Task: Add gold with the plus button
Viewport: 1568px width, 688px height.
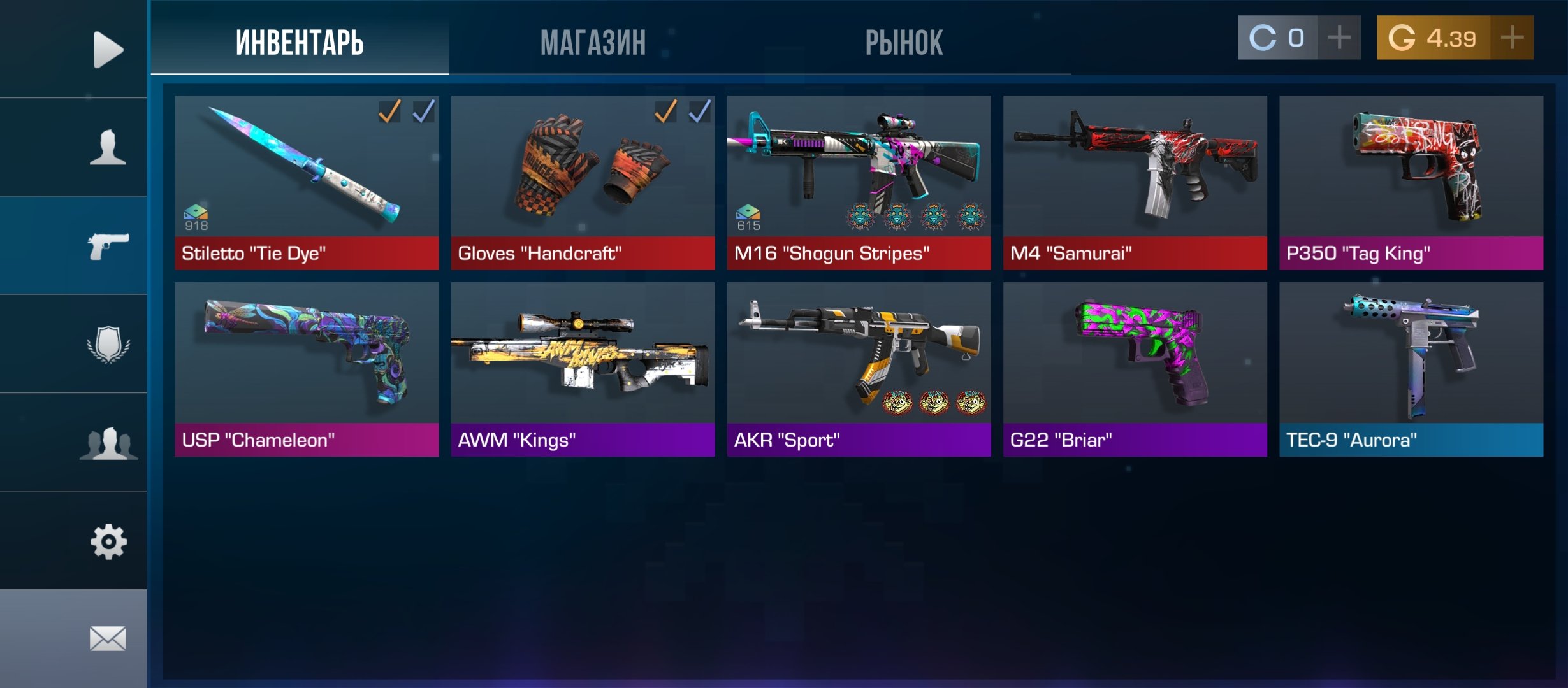Action: (1512, 38)
